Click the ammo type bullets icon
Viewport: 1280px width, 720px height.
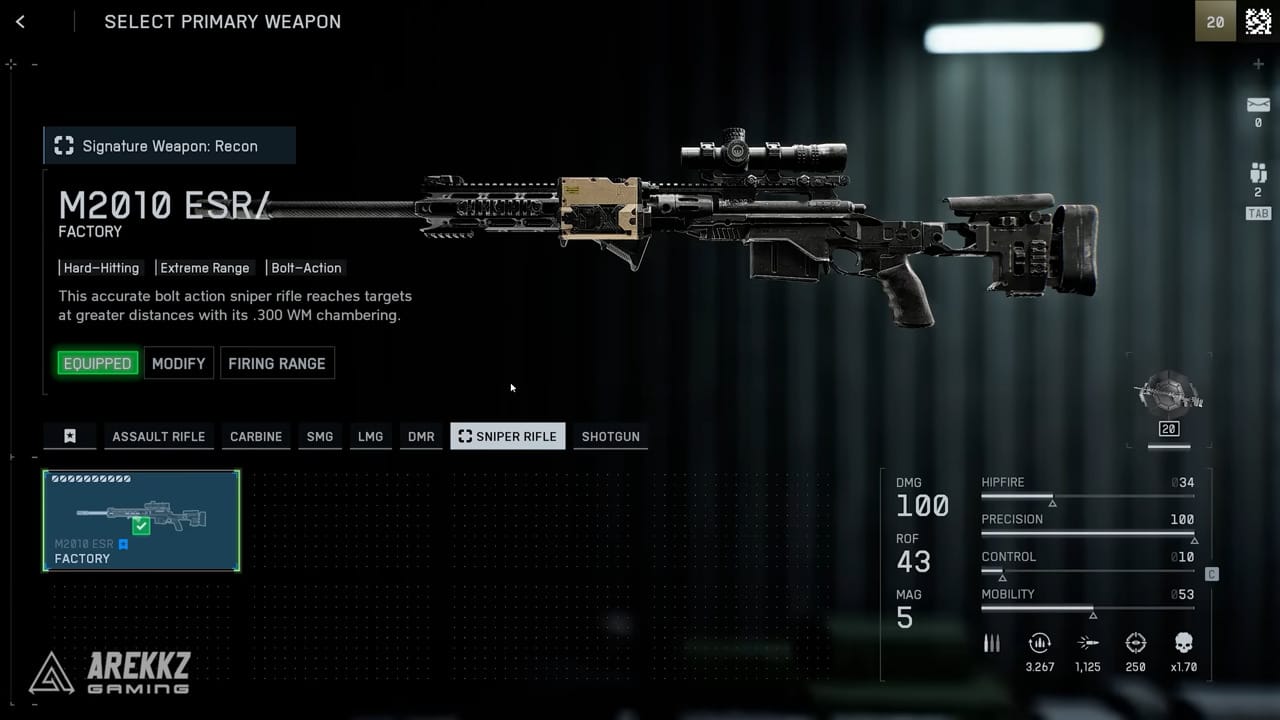pos(991,643)
